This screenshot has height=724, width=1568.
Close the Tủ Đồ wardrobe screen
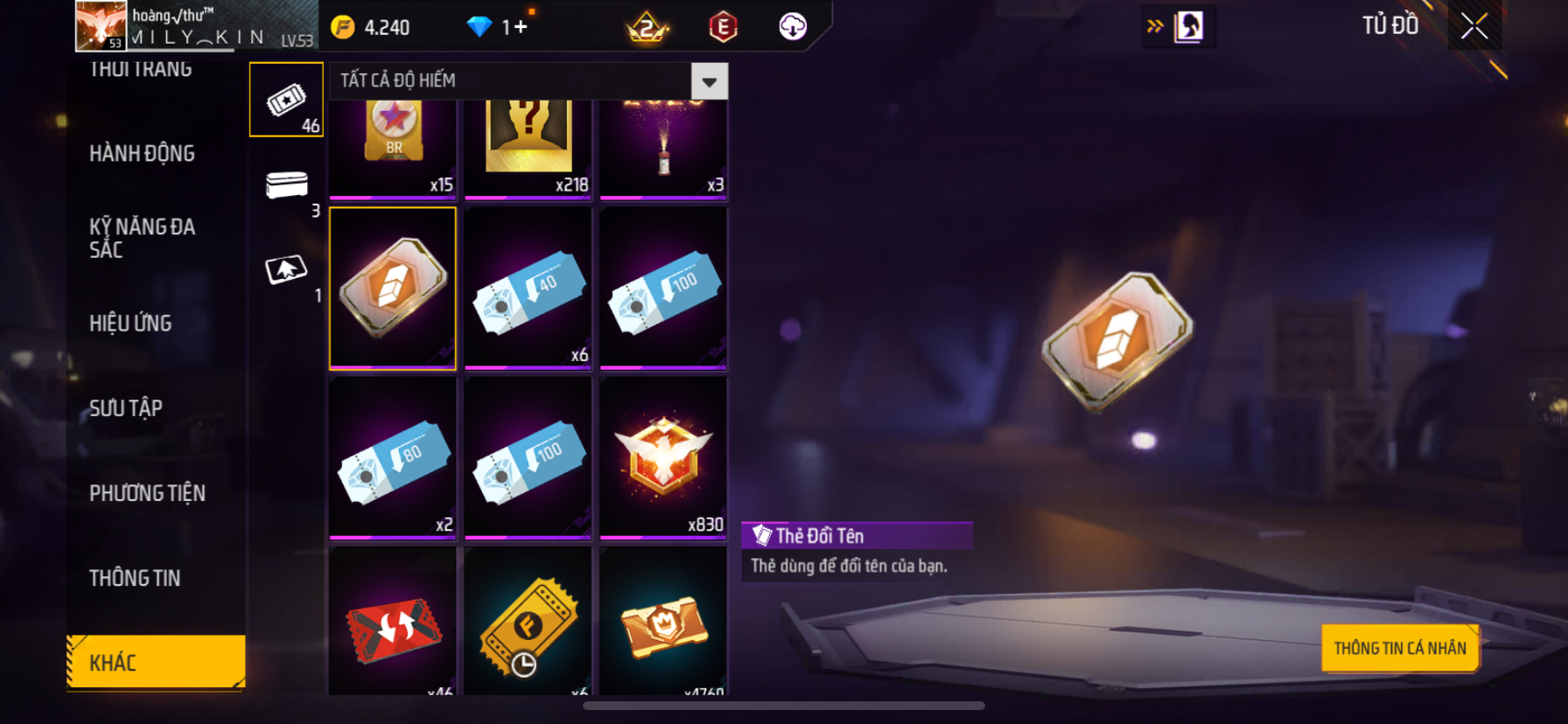coord(1474,27)
